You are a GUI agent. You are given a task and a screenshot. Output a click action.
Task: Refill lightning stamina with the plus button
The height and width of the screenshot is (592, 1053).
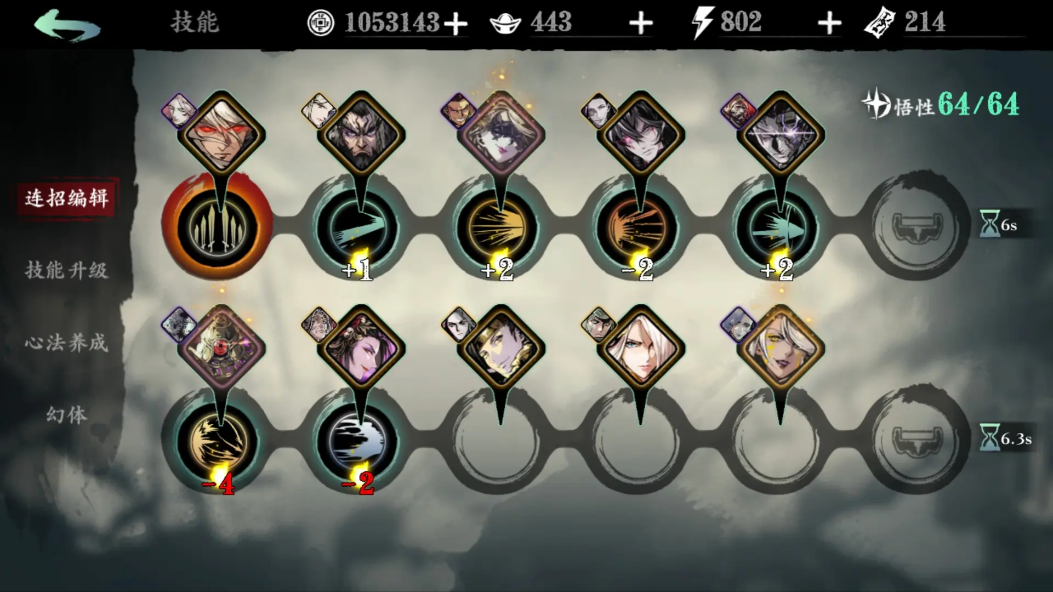(x=829, y=24)
